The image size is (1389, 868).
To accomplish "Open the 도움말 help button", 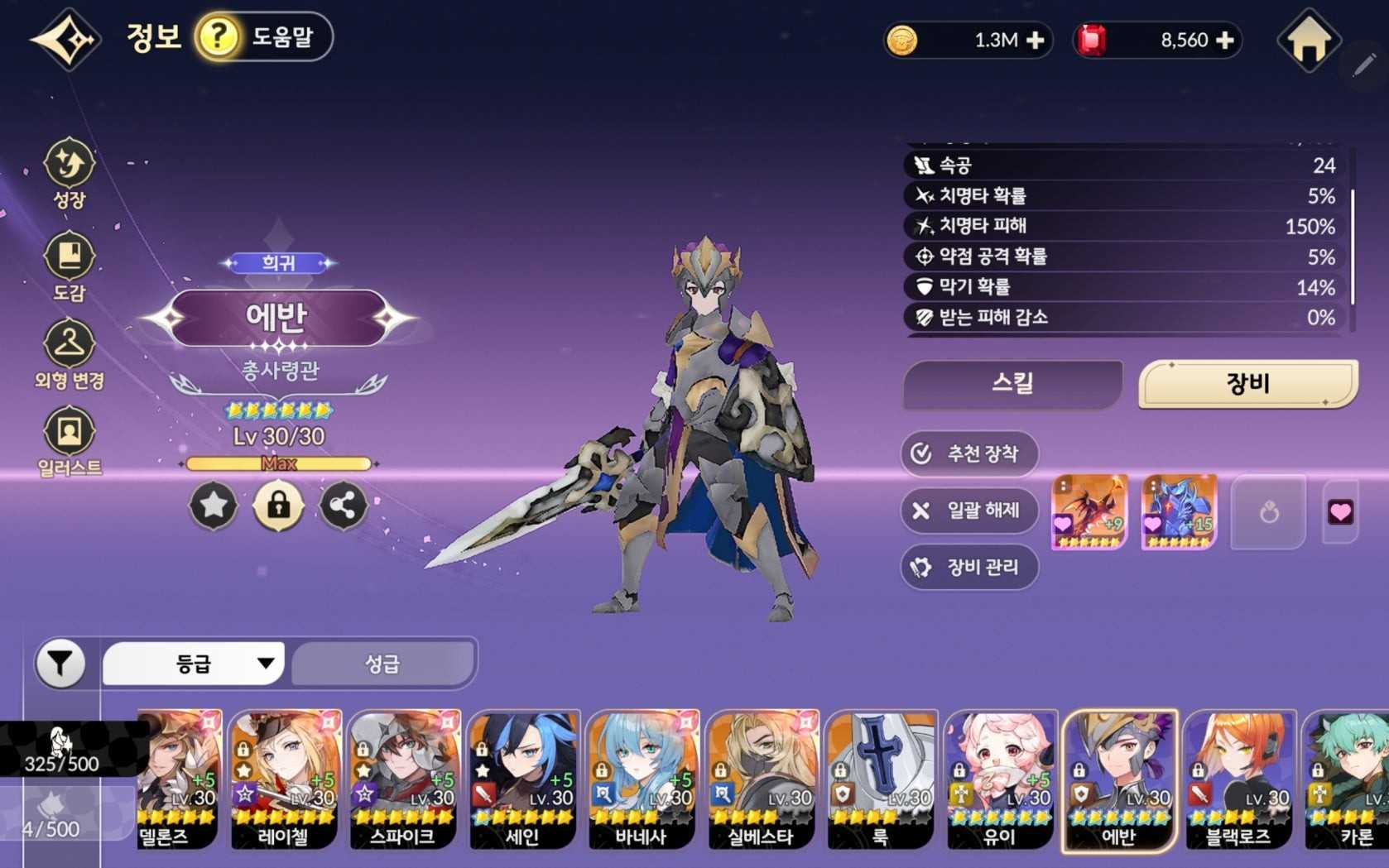I will pyautogui.click(x=264, y=37).
